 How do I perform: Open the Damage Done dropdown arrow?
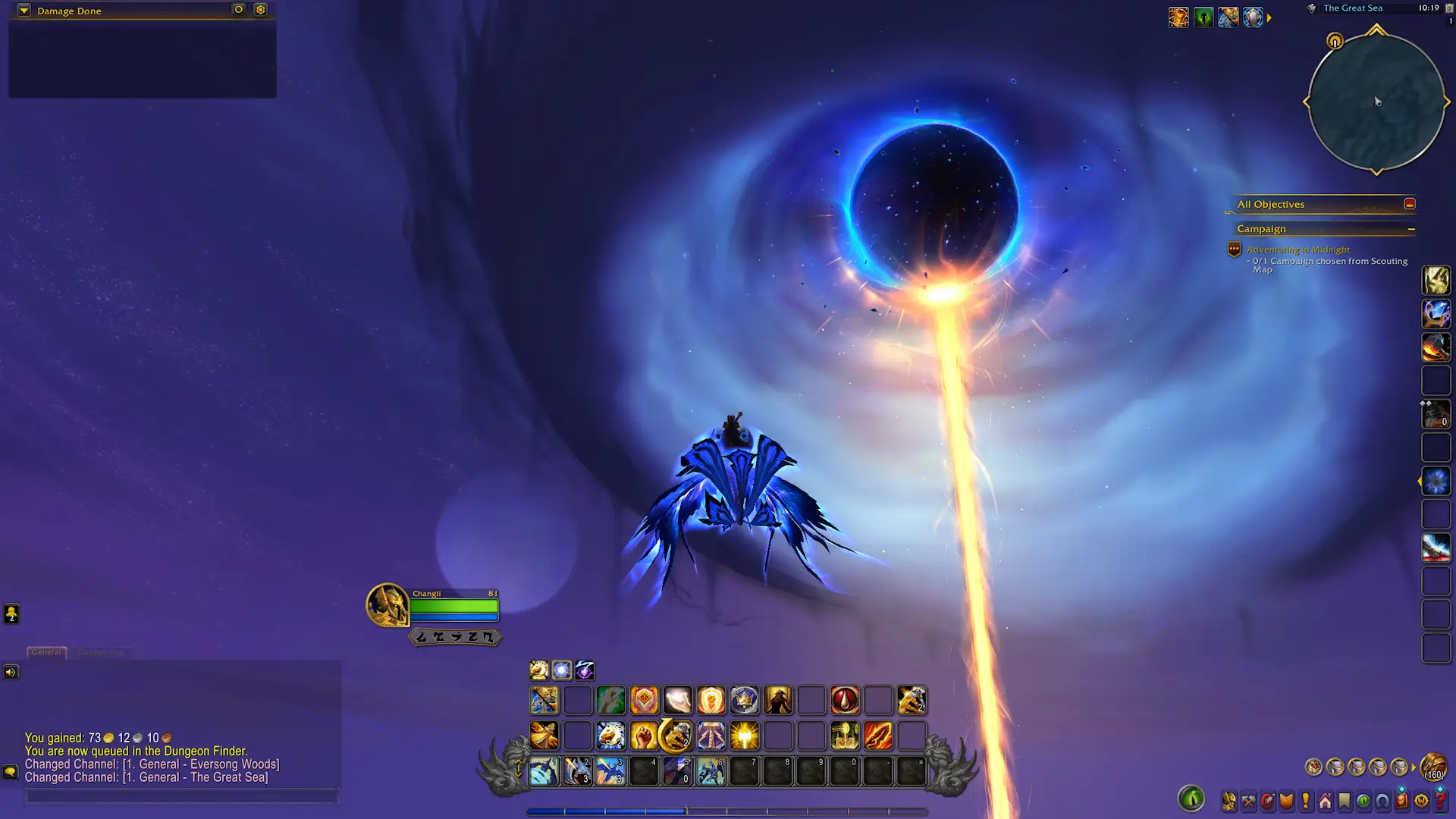[24, 11]
